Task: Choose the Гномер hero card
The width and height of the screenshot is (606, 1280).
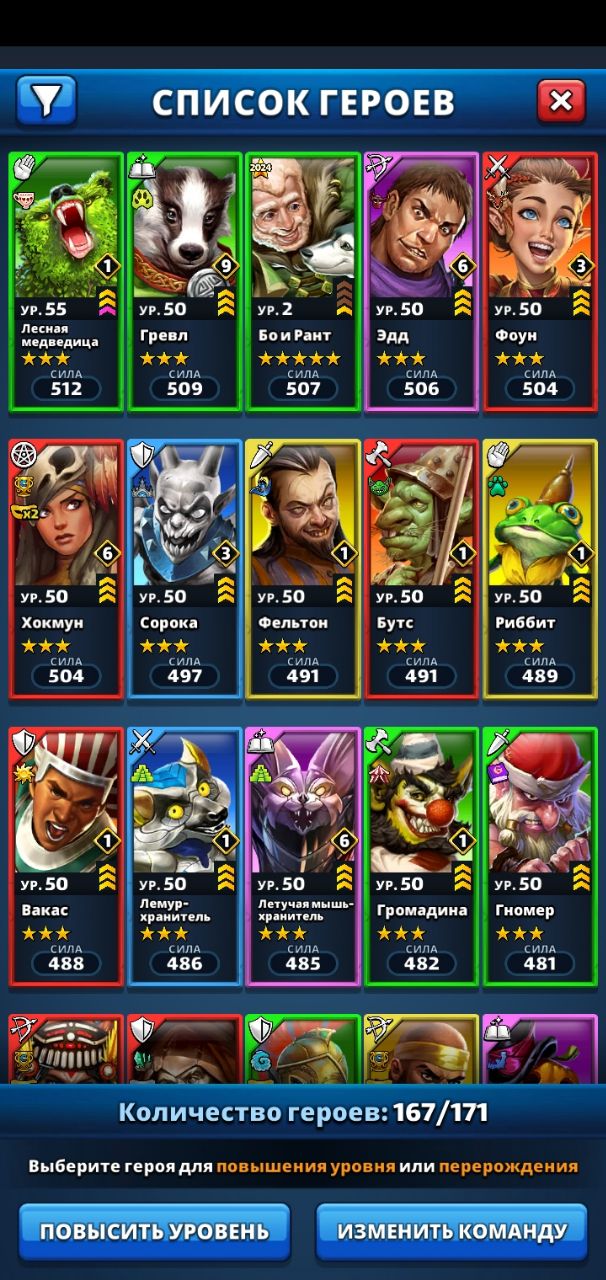Action: (x=540, y=856)
